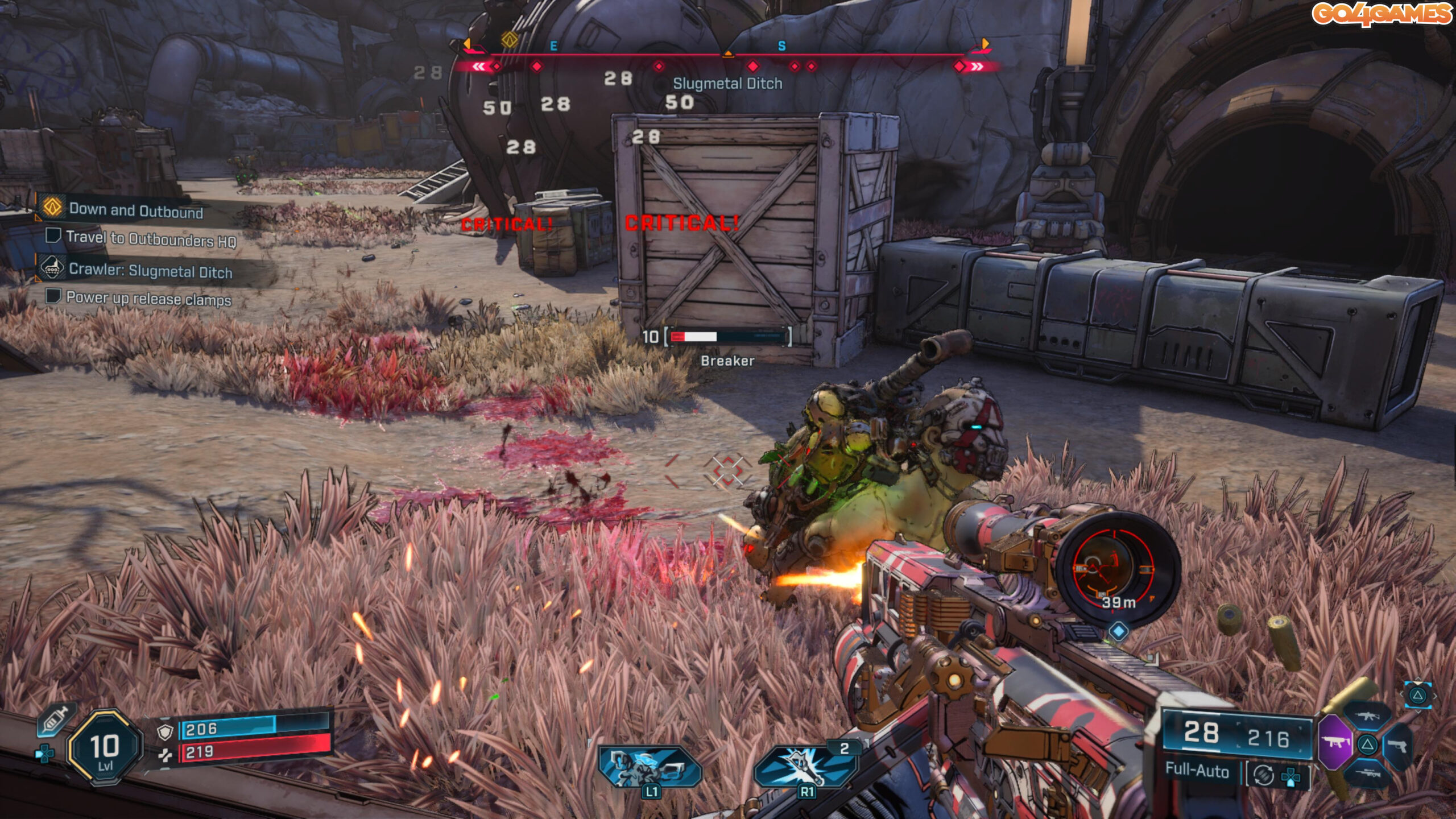Screen dimensions: 1456x819
Task: Switch to the assault rifle weapon slot
Action: pyautogui.click(x=1367, y=716)
